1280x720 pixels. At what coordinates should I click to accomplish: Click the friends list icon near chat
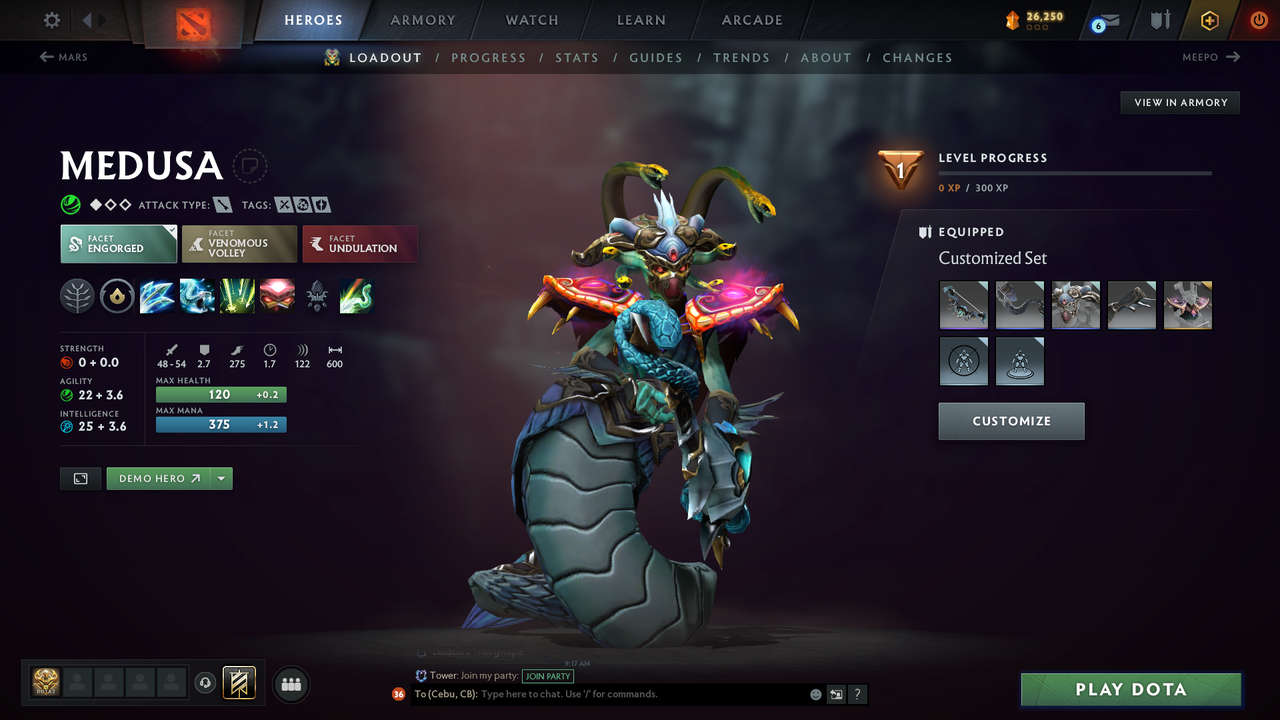point(290,684)
